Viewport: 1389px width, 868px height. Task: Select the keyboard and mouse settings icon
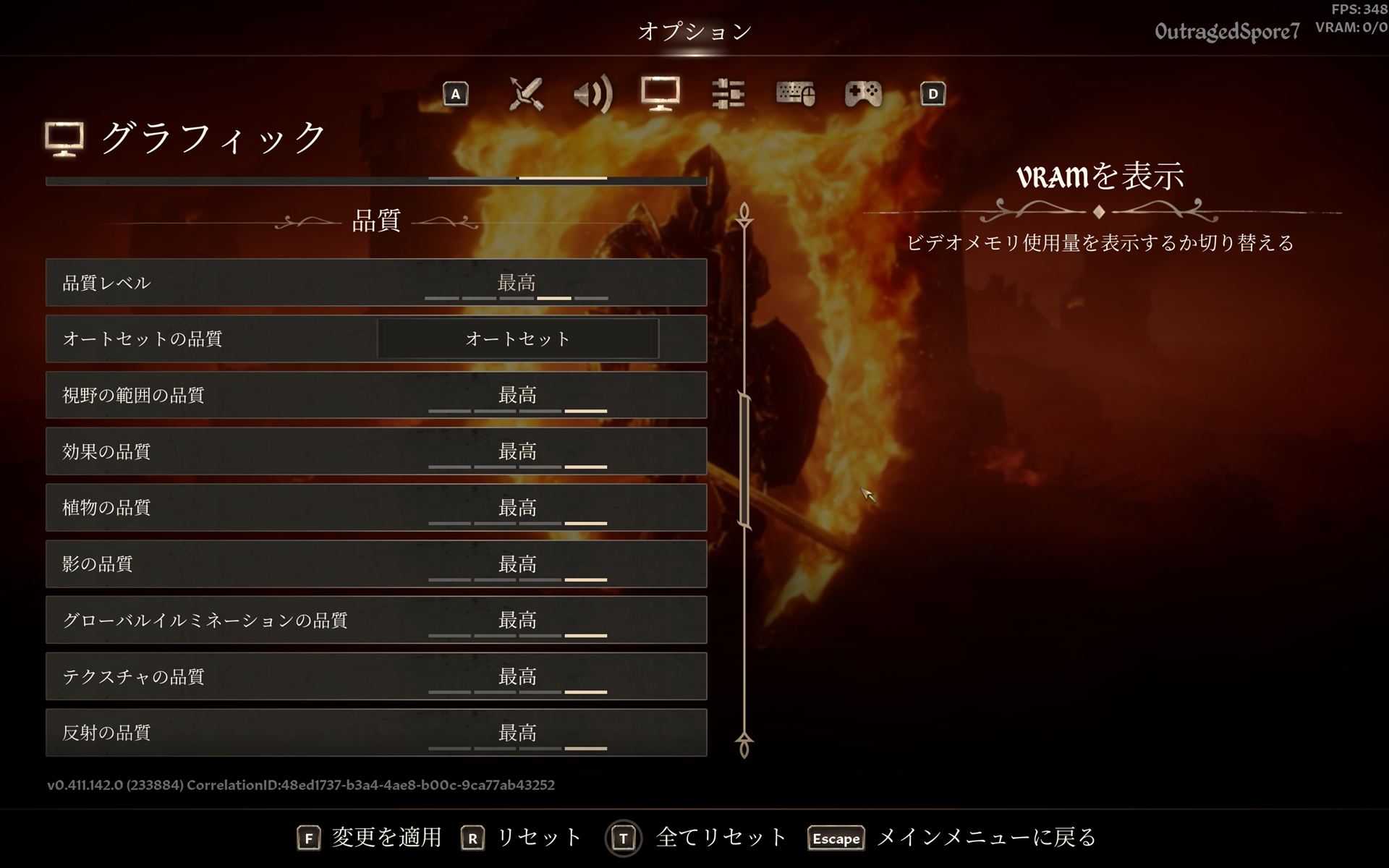coord(795,94)
